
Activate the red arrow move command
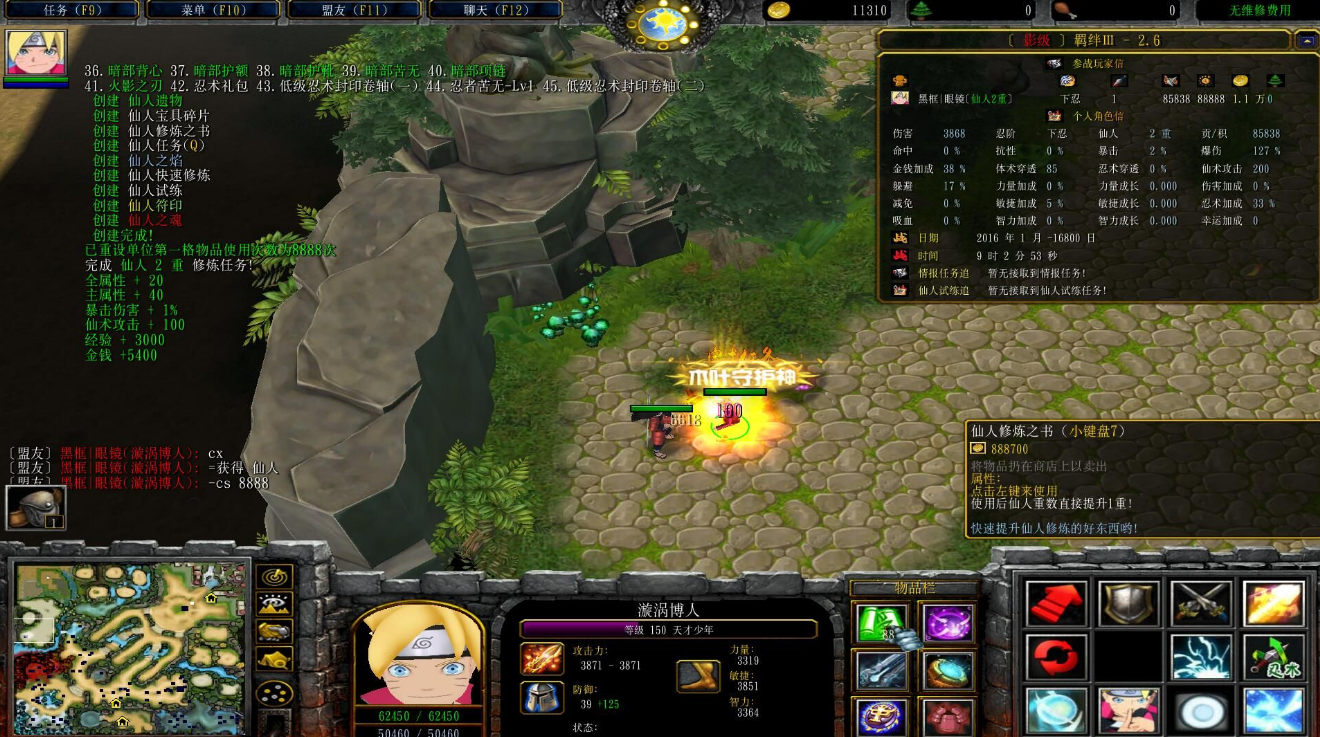[x=1057, y=604]
